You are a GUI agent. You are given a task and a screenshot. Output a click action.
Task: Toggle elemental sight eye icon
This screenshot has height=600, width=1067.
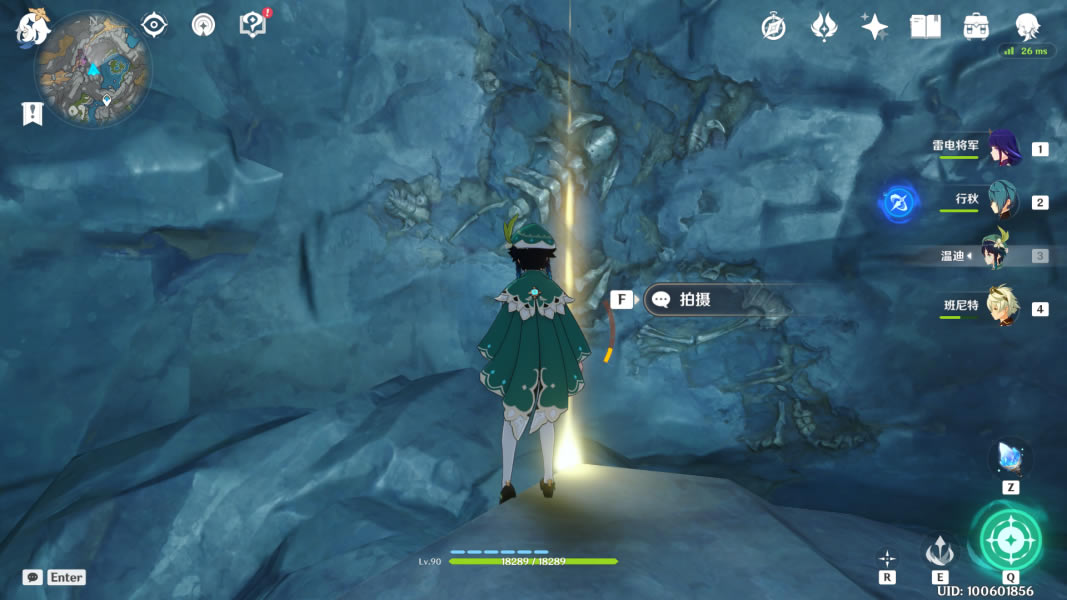(x=154, y=25)
